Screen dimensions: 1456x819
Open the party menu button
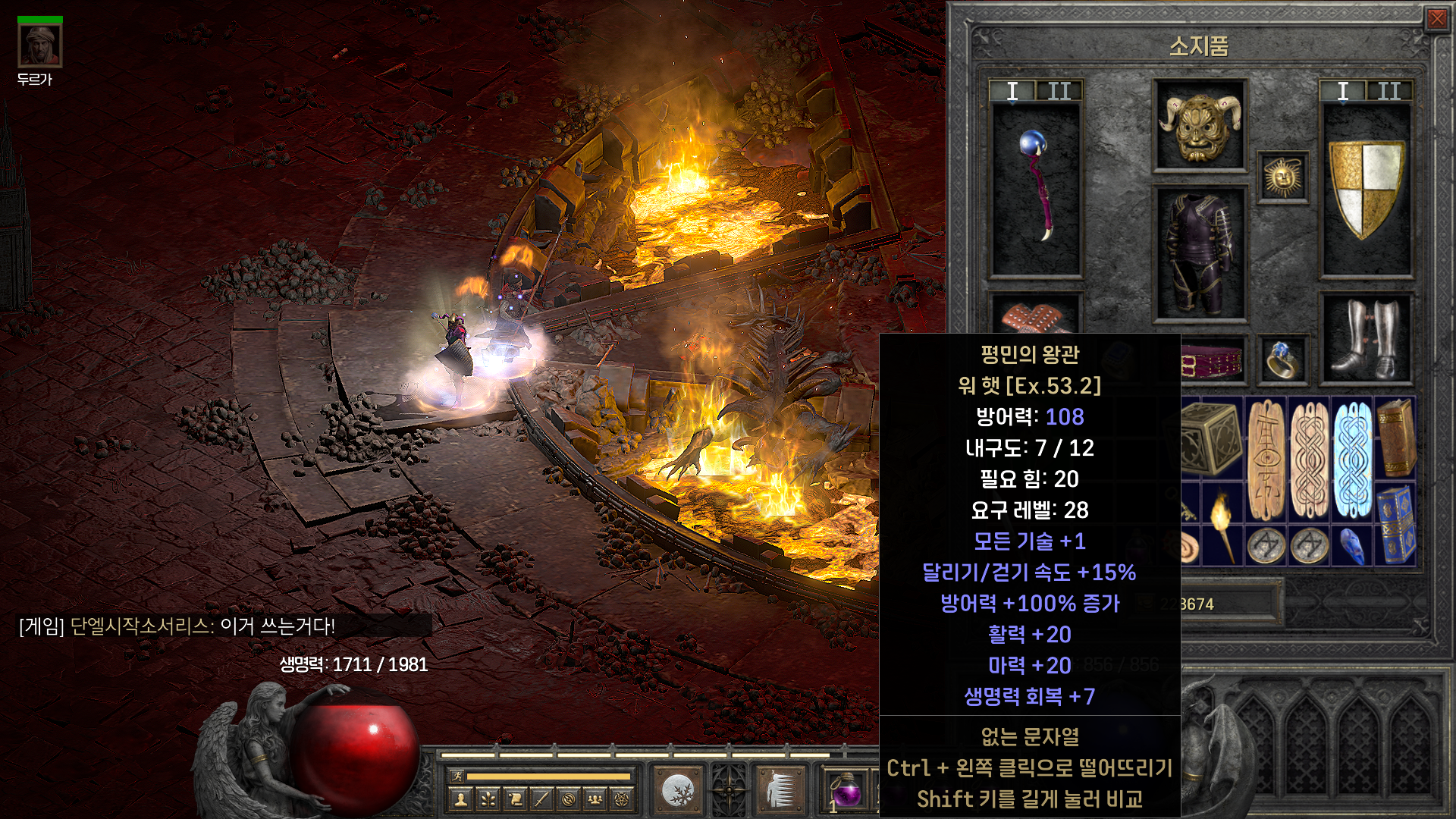pyautogui.click(x=595, y=799)
